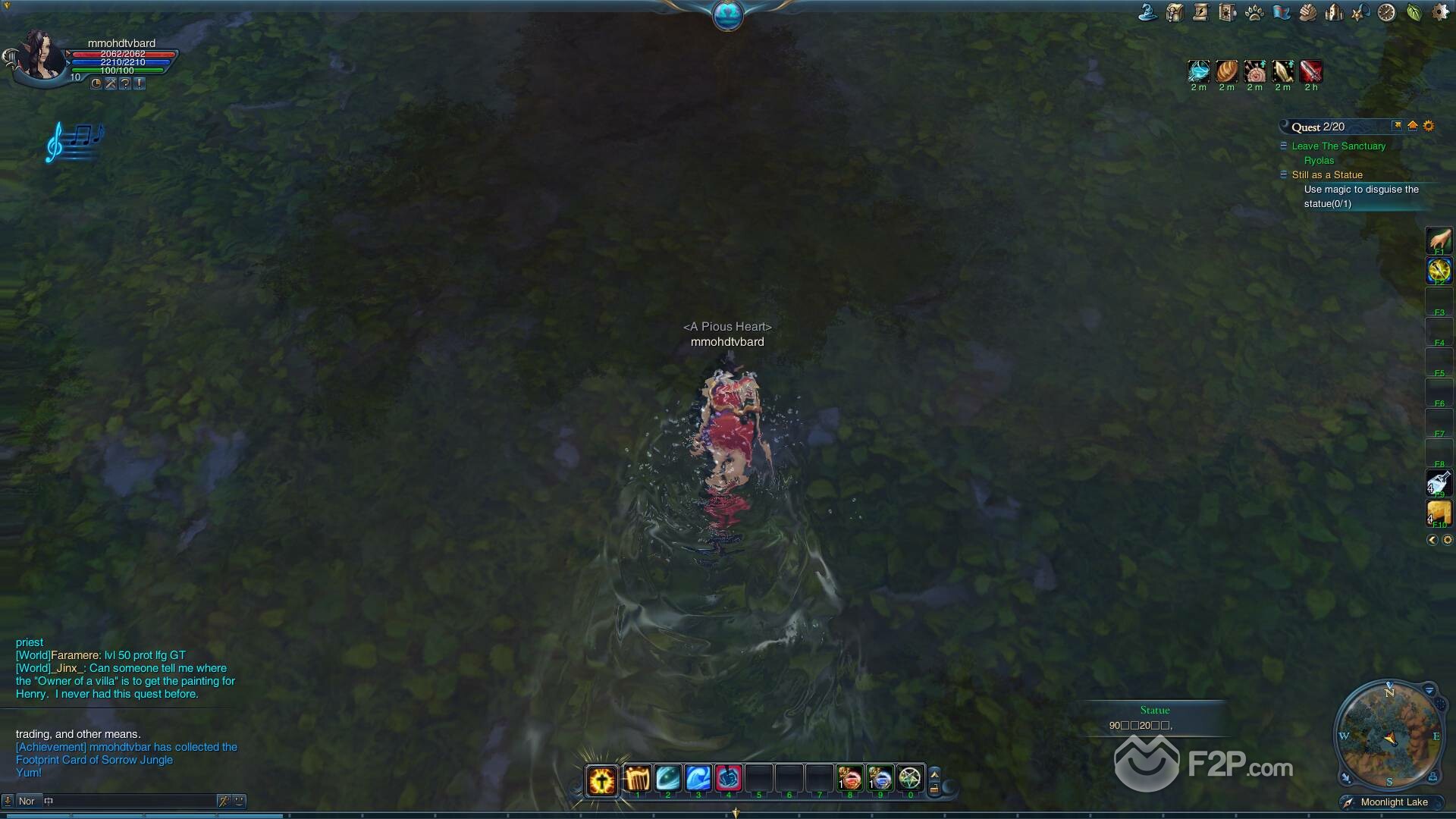Open the Leave The Sanctuary quest entry

(1338, 146)
